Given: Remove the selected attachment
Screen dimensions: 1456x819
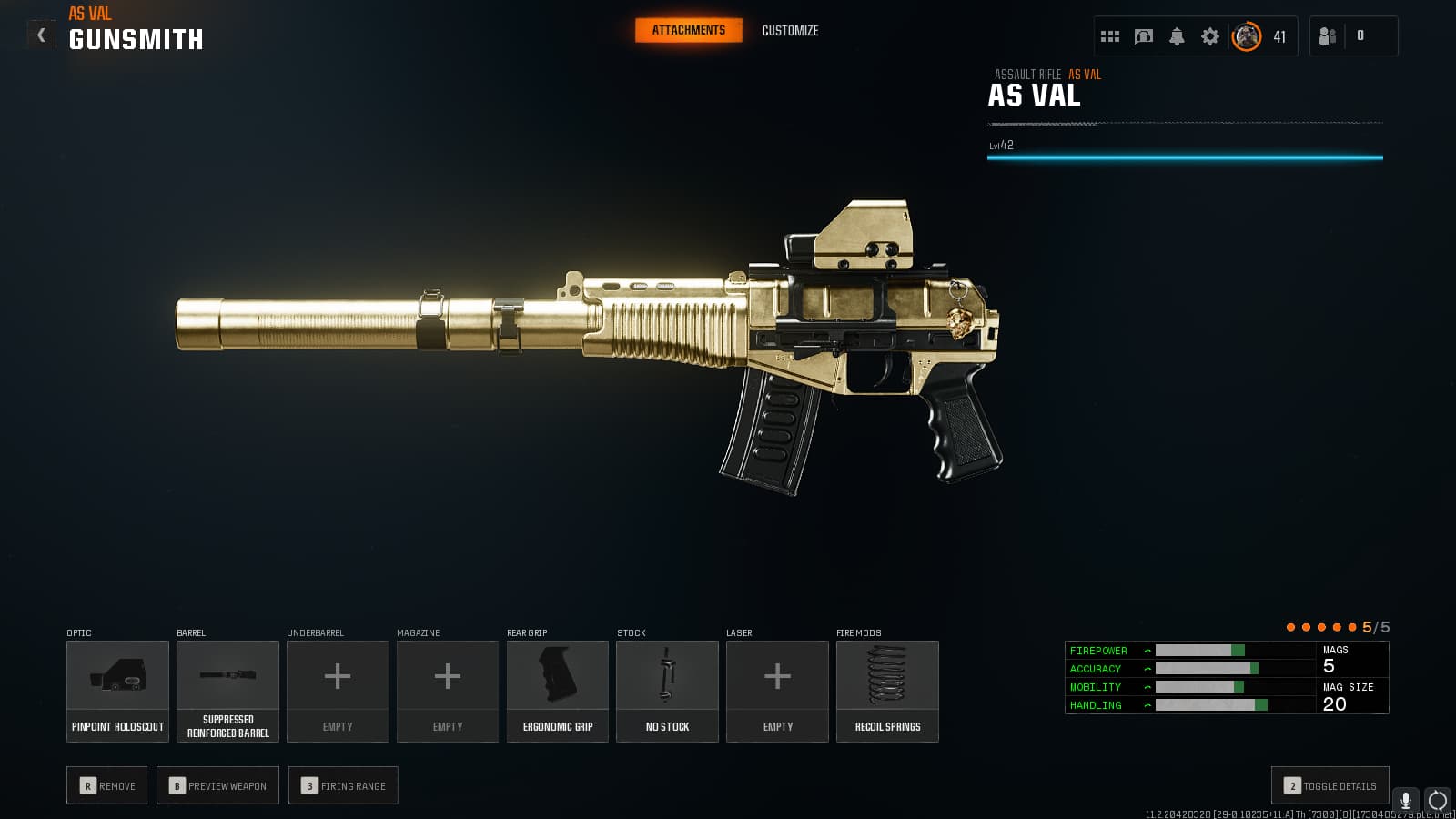Looking at the screenshot, I should point(107,785).
